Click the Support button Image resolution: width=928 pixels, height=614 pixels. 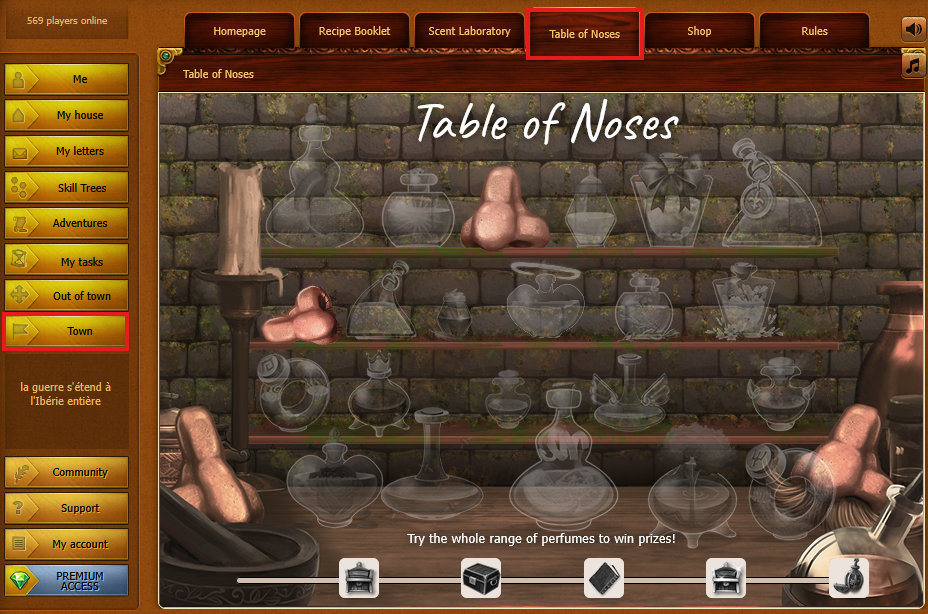pos(67,508)
